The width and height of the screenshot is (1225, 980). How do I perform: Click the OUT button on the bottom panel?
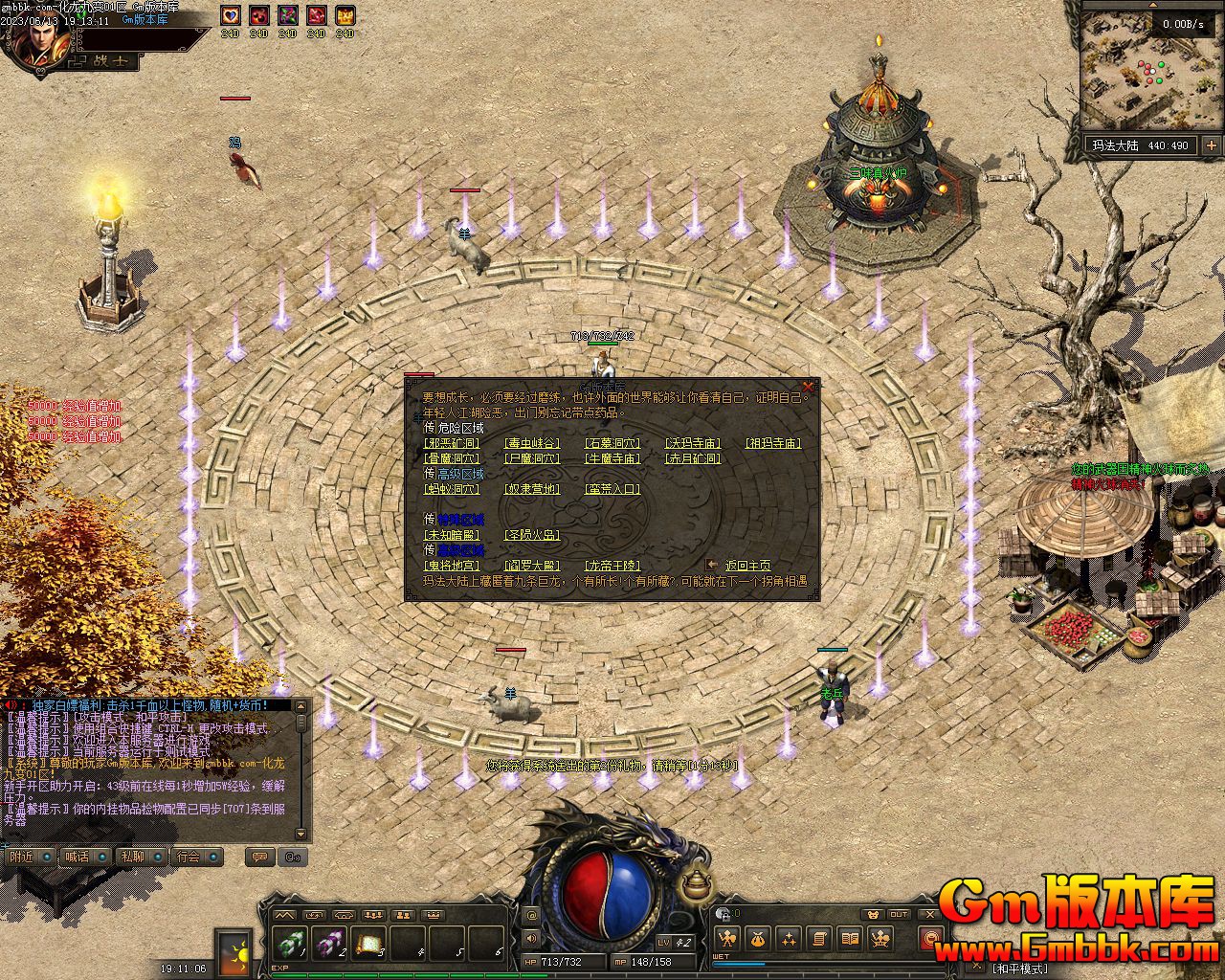[899, 915]
